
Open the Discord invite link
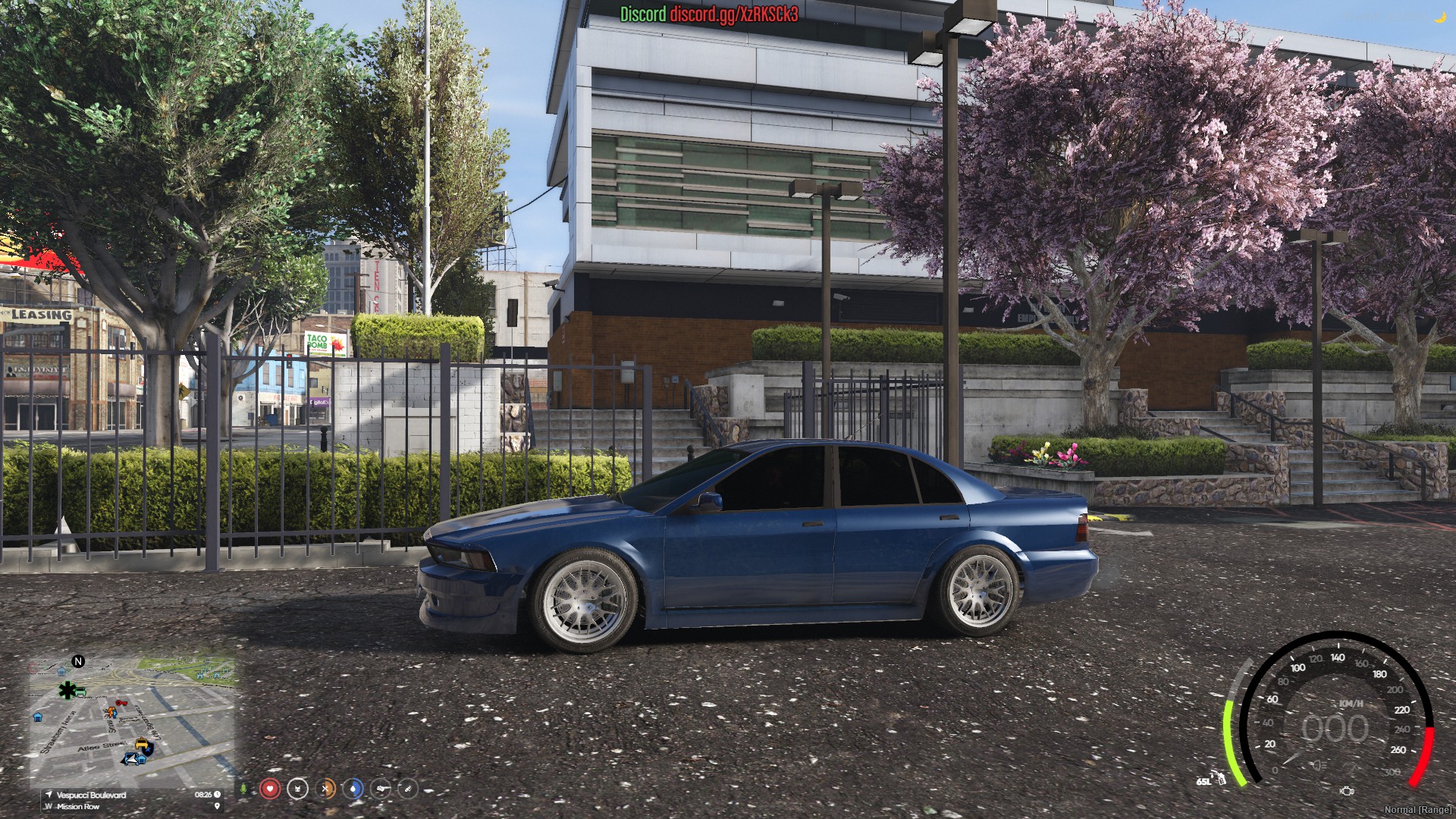(x=733, y=14)
